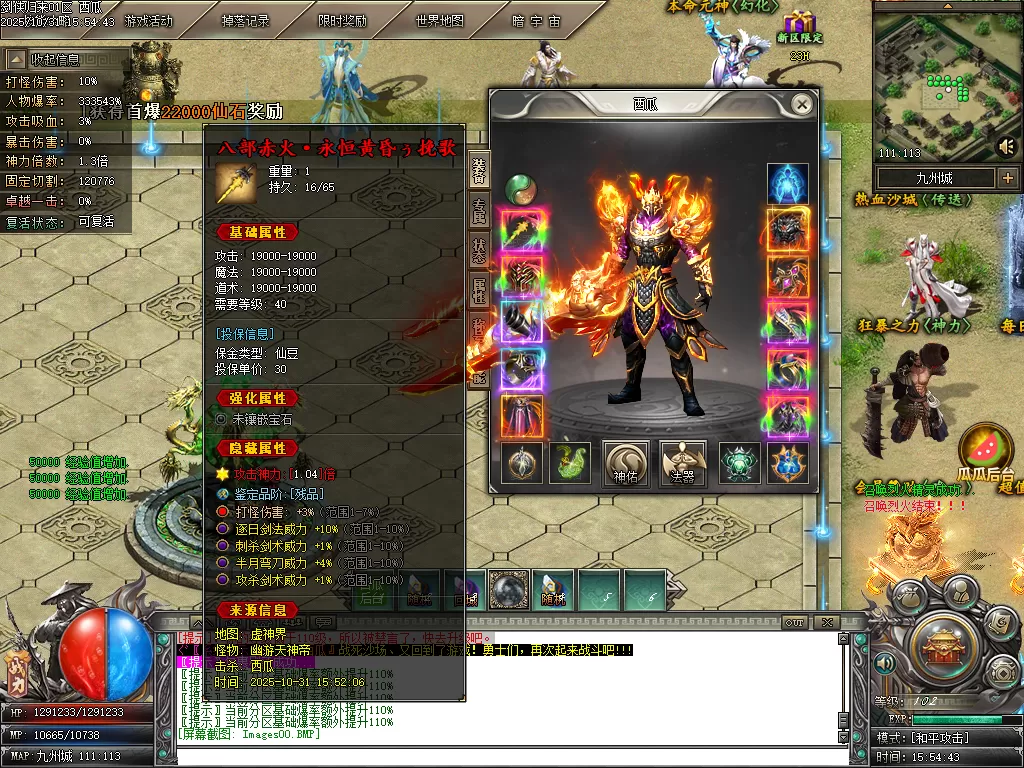Open the 世界地图 world map
The height and width of the screenshot is (768, 1024).
pos(439,21)
